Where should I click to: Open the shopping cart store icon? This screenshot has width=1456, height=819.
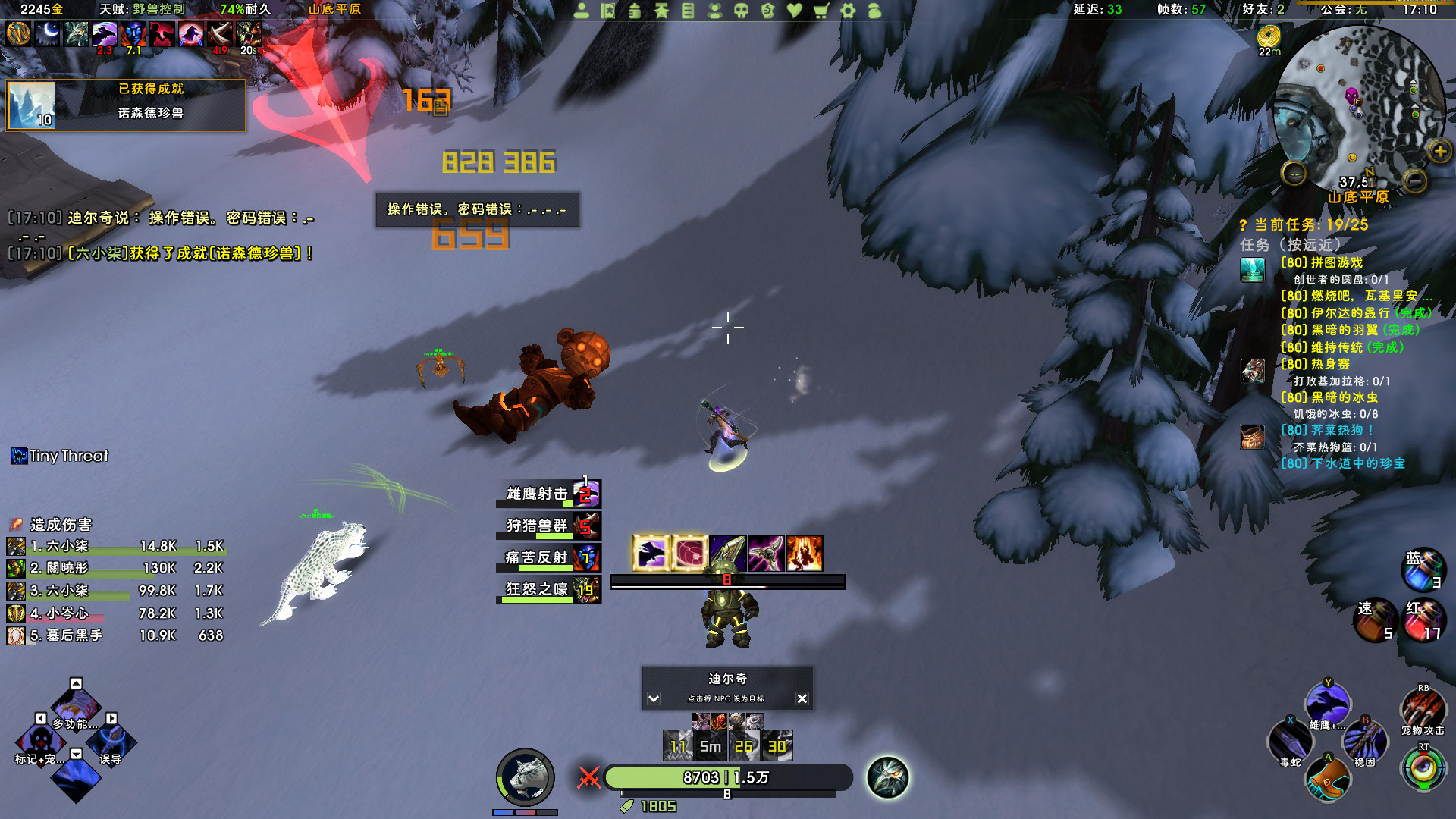(821, 11)
